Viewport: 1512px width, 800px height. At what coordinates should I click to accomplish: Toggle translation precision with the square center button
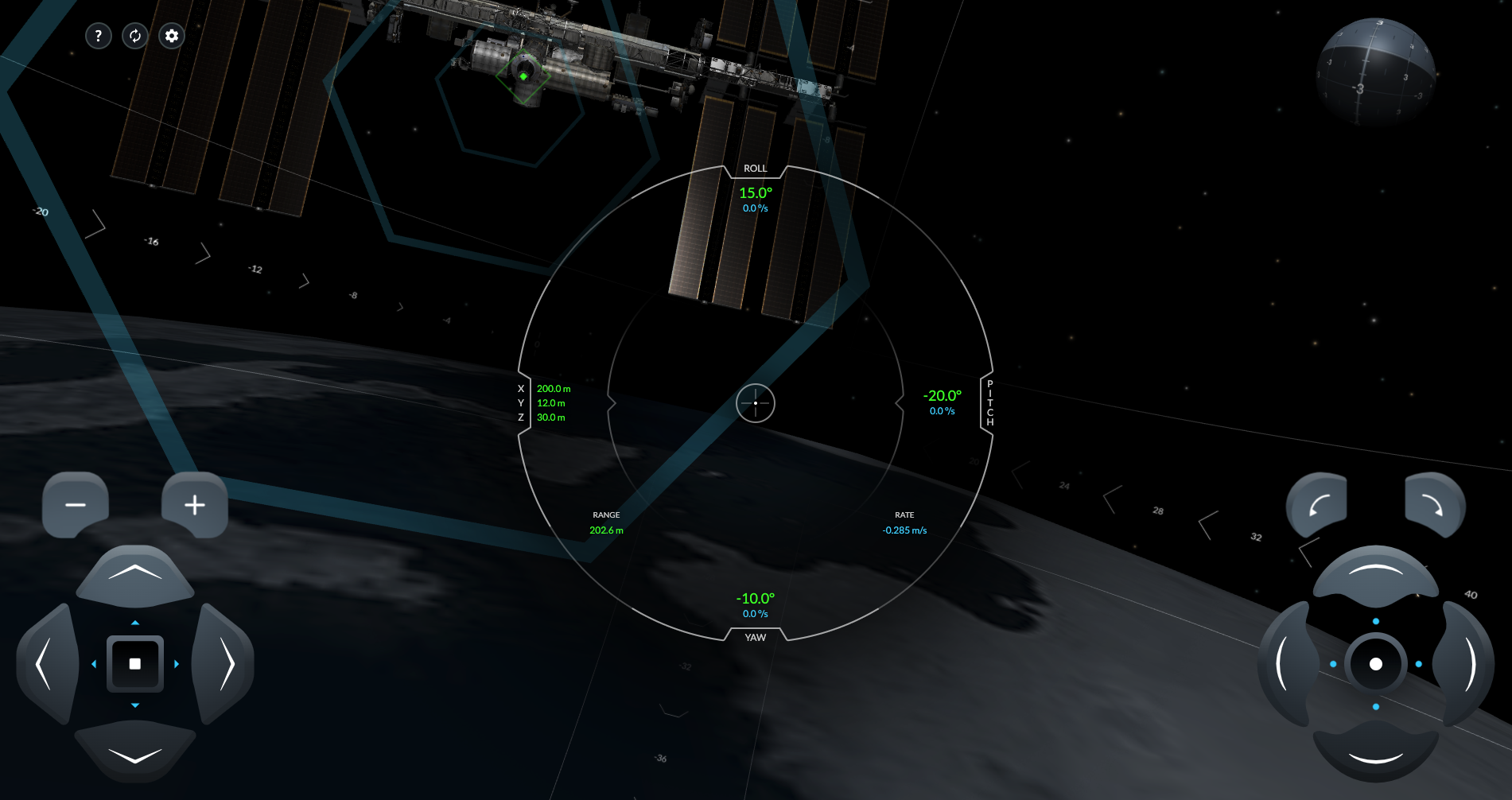point(135,664)
